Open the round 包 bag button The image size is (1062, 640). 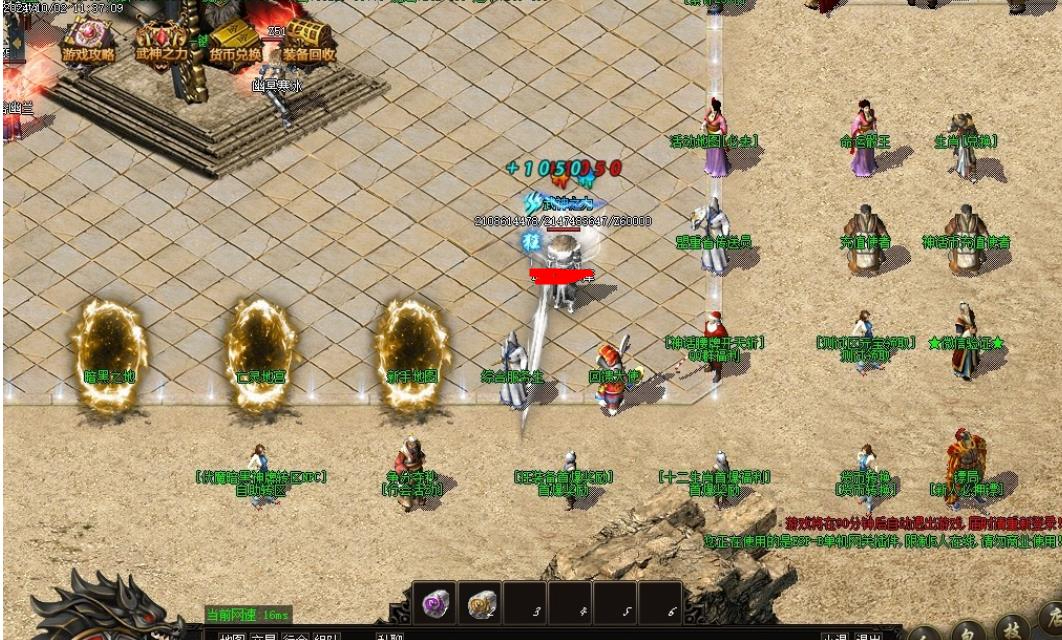[969, 634]
